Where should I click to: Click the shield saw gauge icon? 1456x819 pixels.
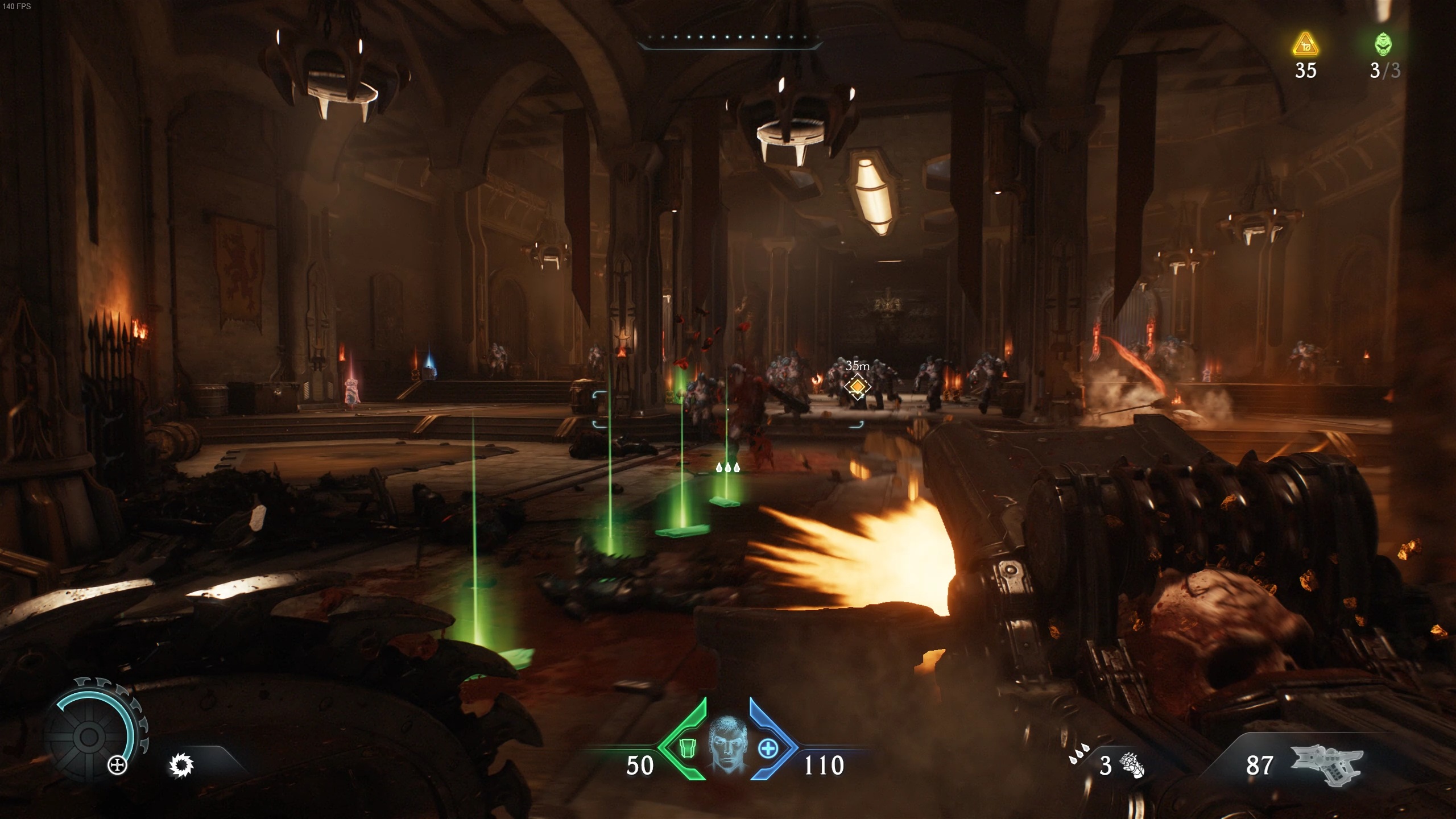click(89, 737)
